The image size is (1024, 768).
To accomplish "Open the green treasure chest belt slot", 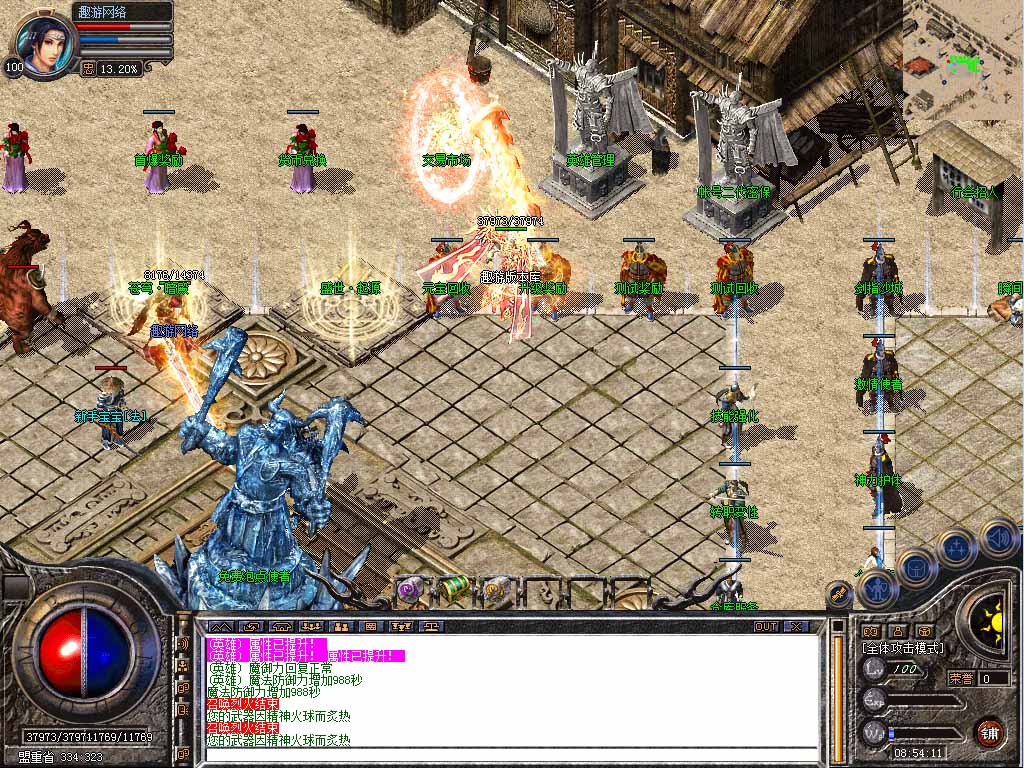I will (452, 588).
